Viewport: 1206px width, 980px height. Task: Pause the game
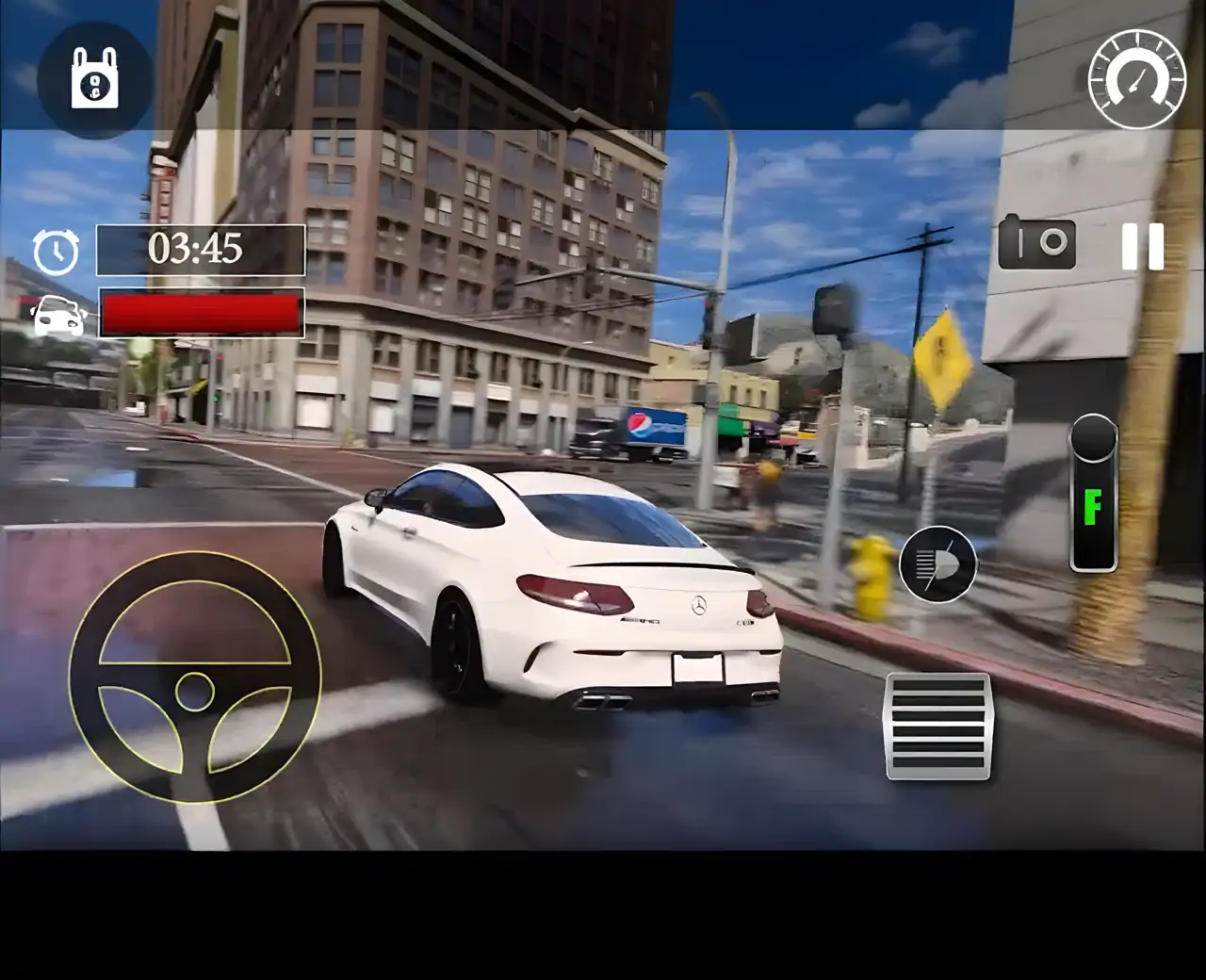click(1143, 247)
